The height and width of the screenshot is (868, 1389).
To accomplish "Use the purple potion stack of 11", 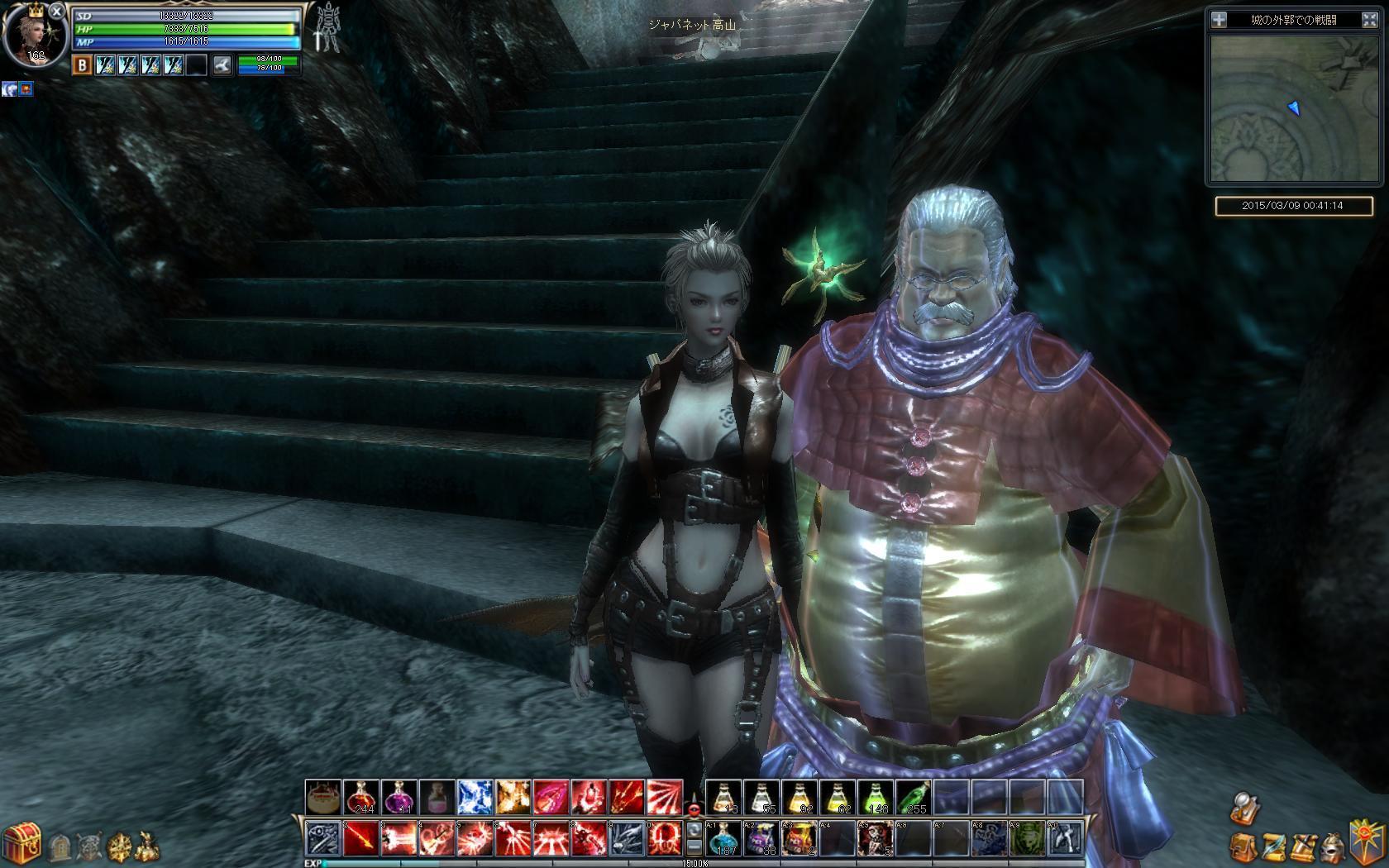I will [399, 797].
